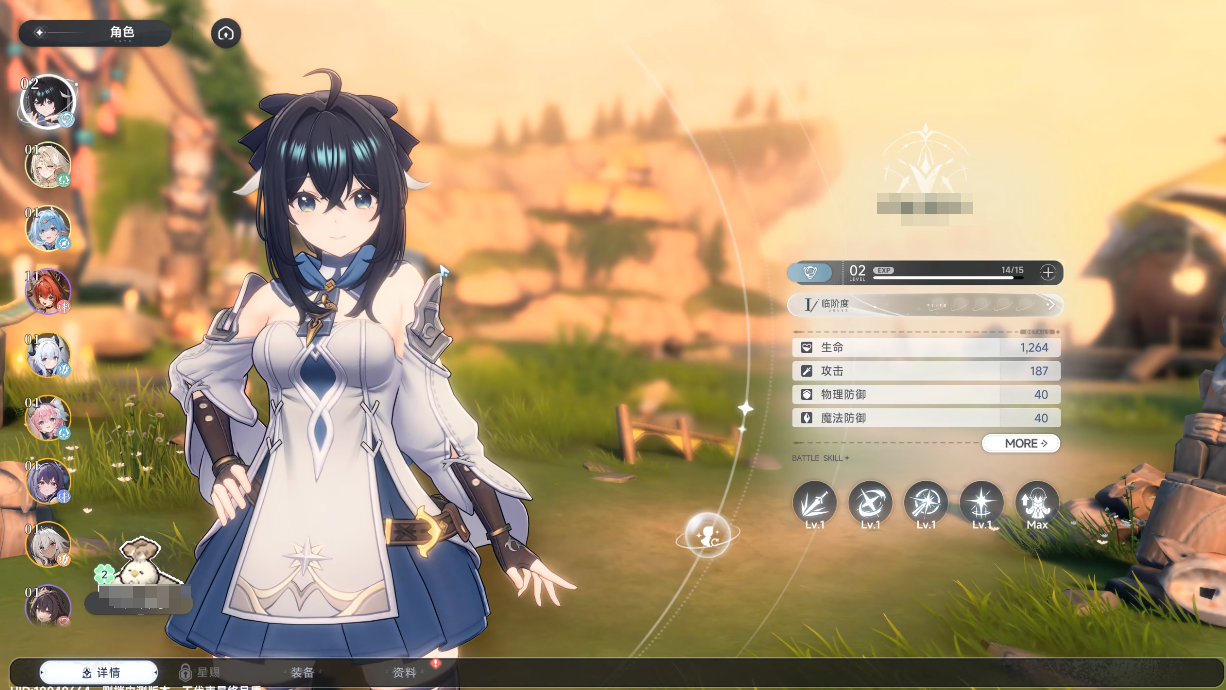Screen dimensions: 1226x690
Task: Inspect the four-point star burst skill
Action: click(x=981, y=503)
